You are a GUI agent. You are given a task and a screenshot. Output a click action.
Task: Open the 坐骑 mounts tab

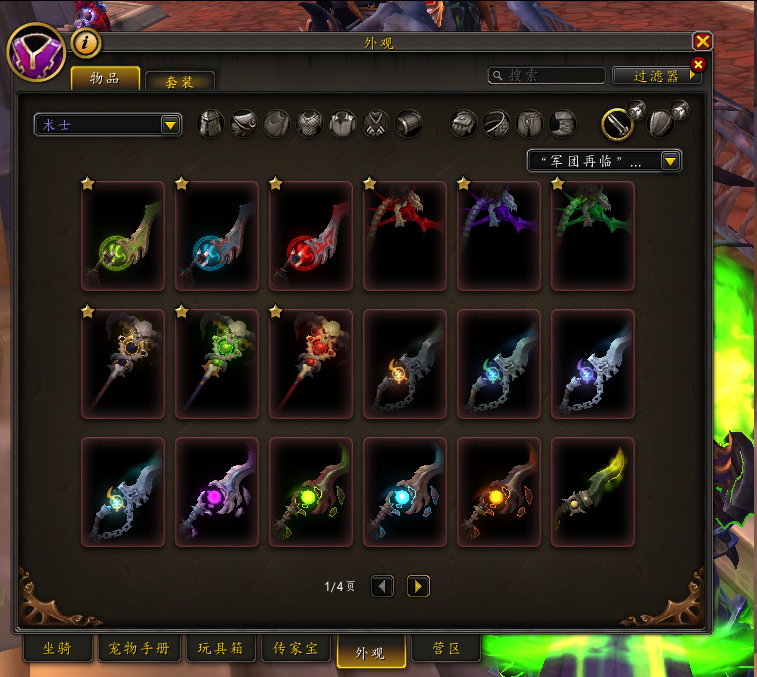[x=58, y=649]
